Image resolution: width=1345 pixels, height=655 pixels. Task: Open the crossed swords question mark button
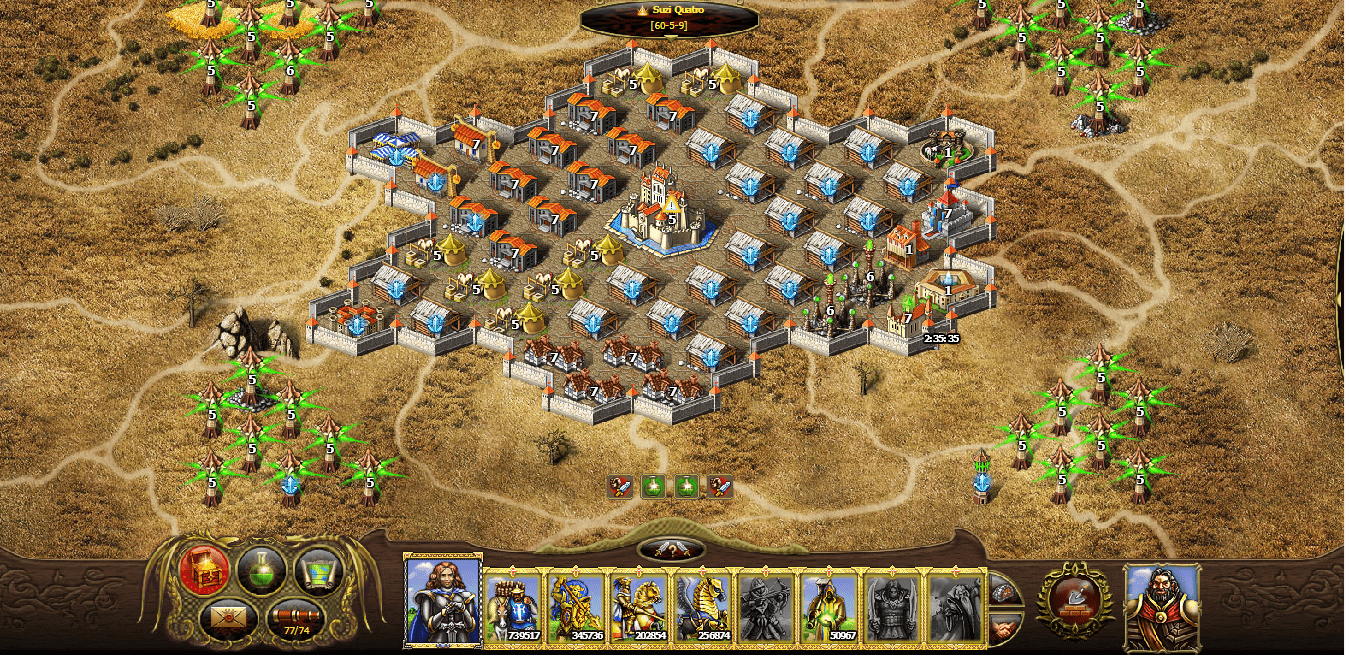[671, 549]
